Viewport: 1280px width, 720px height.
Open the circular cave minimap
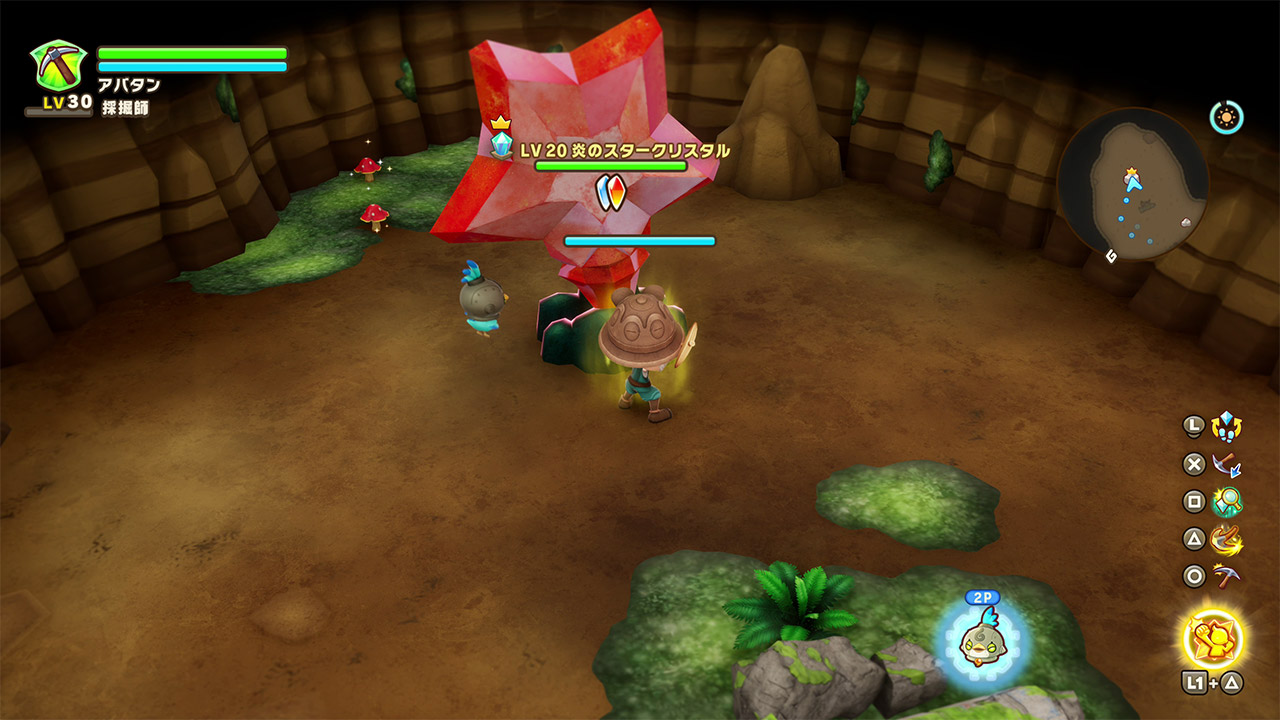click(x=1131, y=186)
